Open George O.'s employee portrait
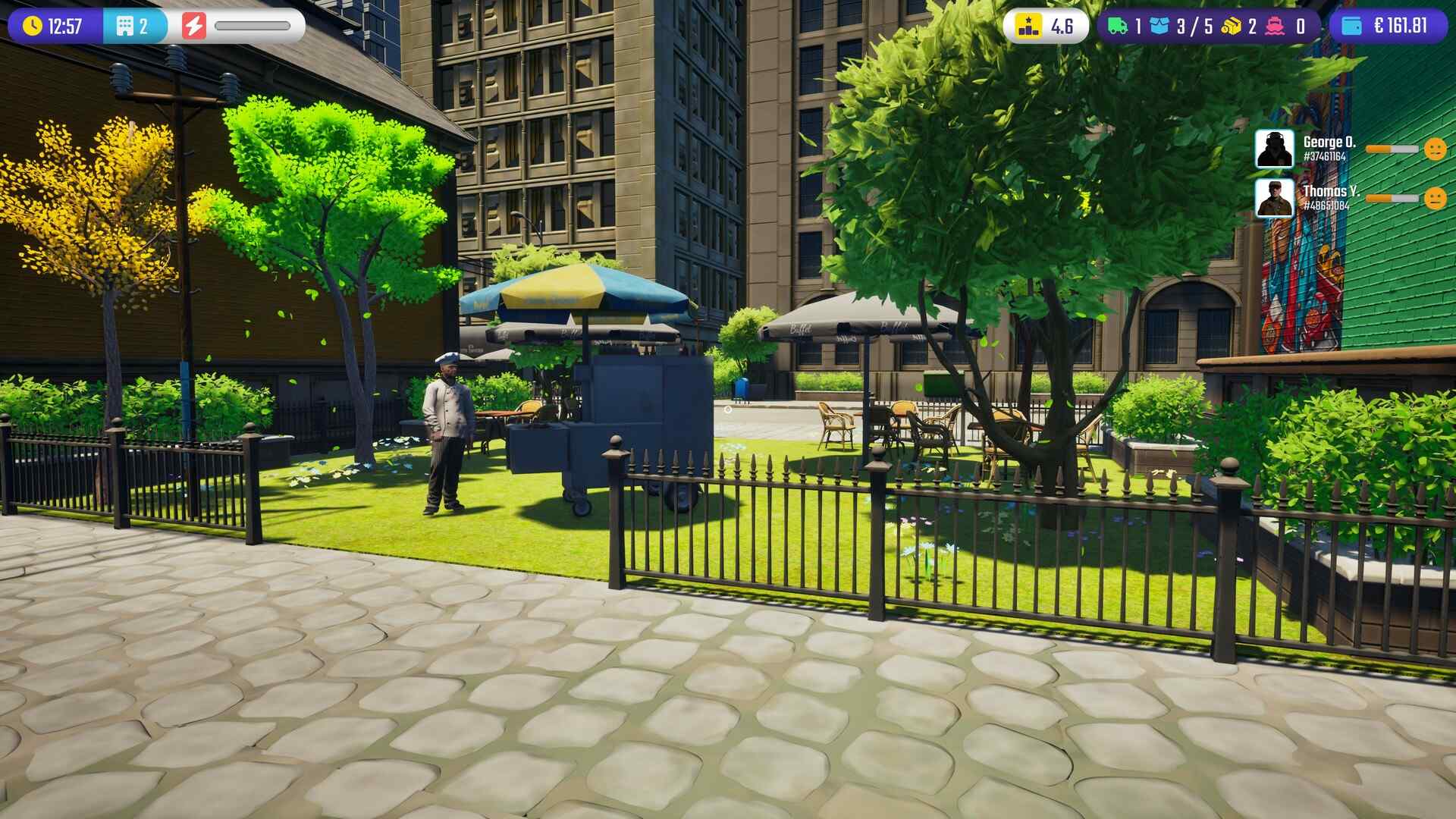Screen dimensions: 1456x819 pyautogui.click(x=1273, y=150)
